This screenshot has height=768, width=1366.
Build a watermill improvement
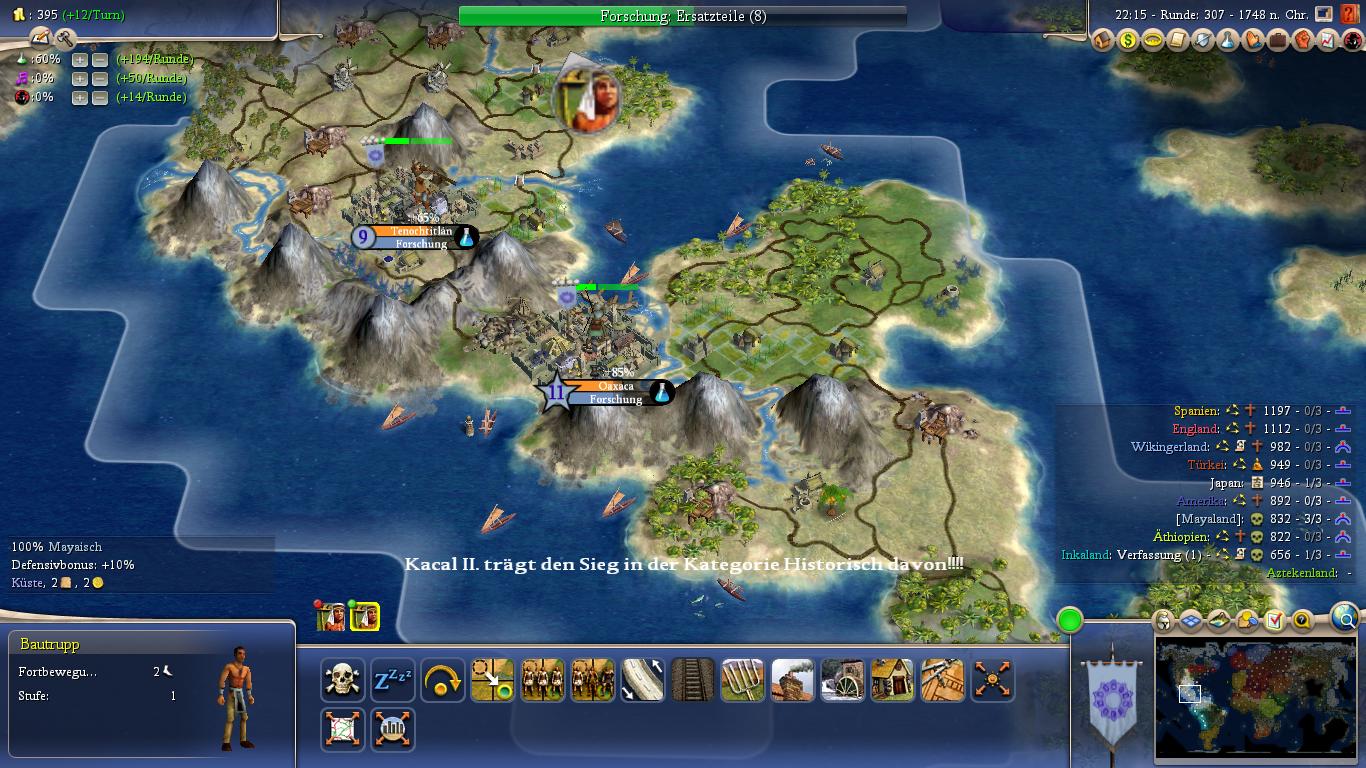843,680
